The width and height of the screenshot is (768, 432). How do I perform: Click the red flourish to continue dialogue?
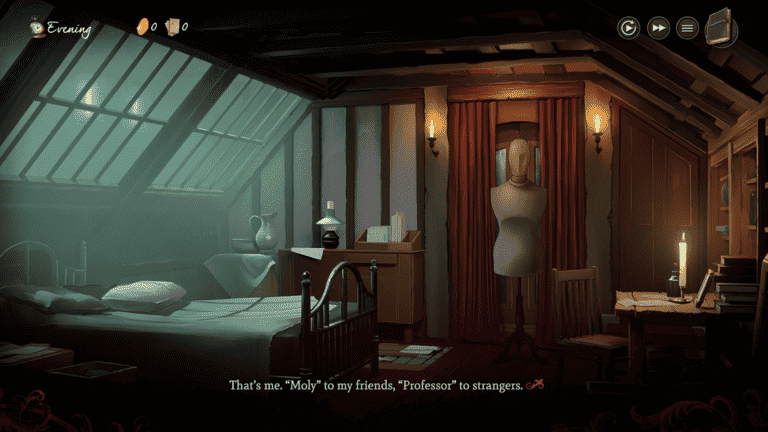536,385
